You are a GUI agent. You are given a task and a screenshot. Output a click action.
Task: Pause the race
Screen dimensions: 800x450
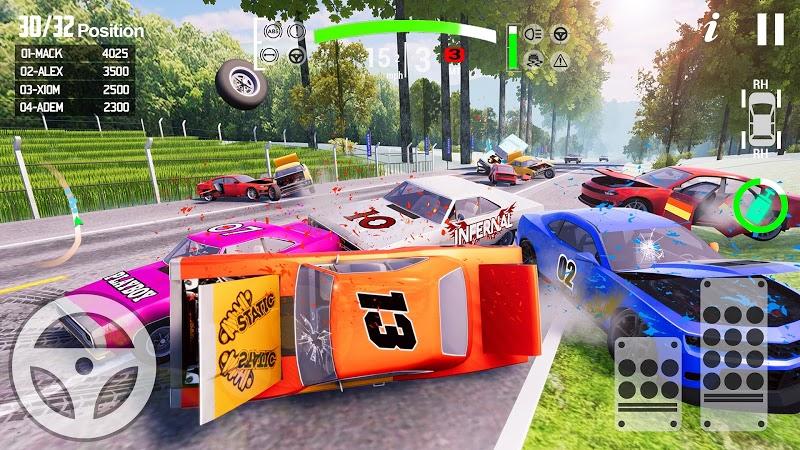pyautogui.click(x=770, y=28)
